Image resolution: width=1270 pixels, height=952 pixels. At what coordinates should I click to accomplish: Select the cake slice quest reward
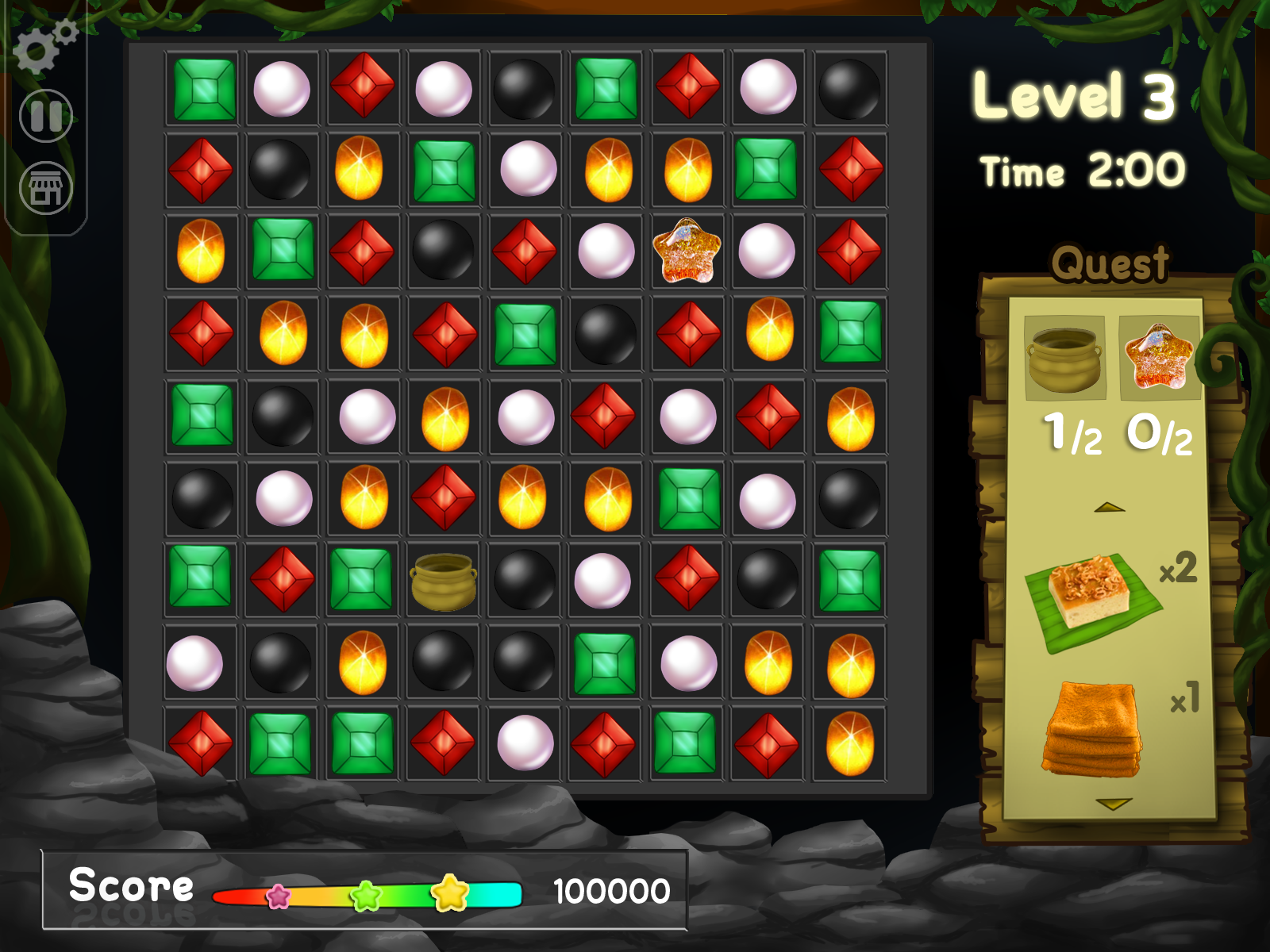1092,599
